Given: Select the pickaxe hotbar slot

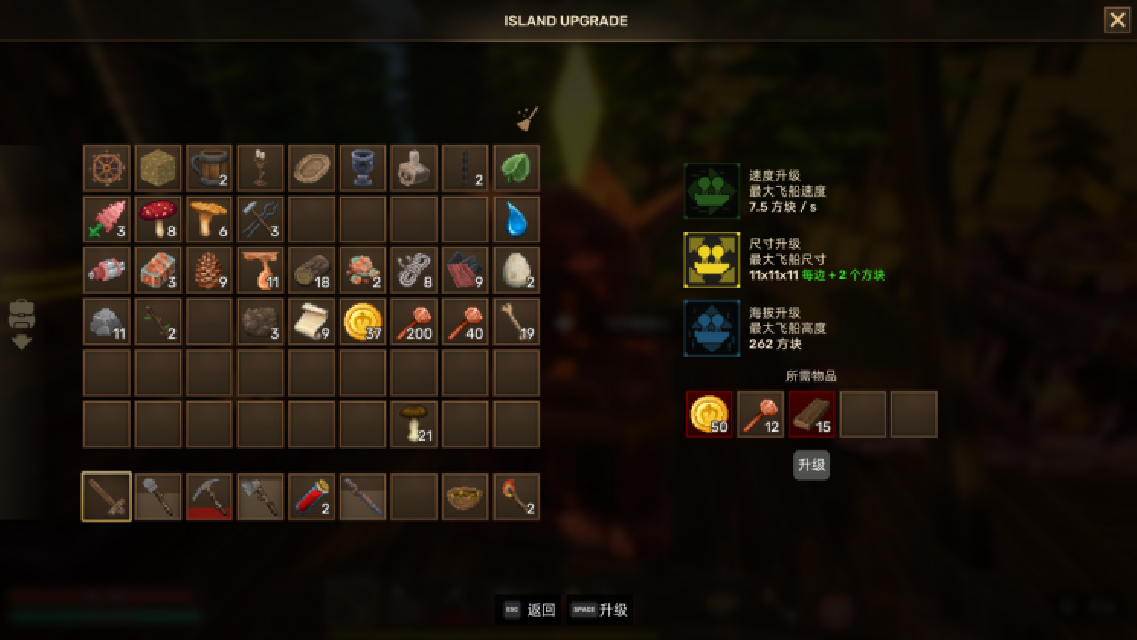Looking at the screenshot, I should point(208,496).
